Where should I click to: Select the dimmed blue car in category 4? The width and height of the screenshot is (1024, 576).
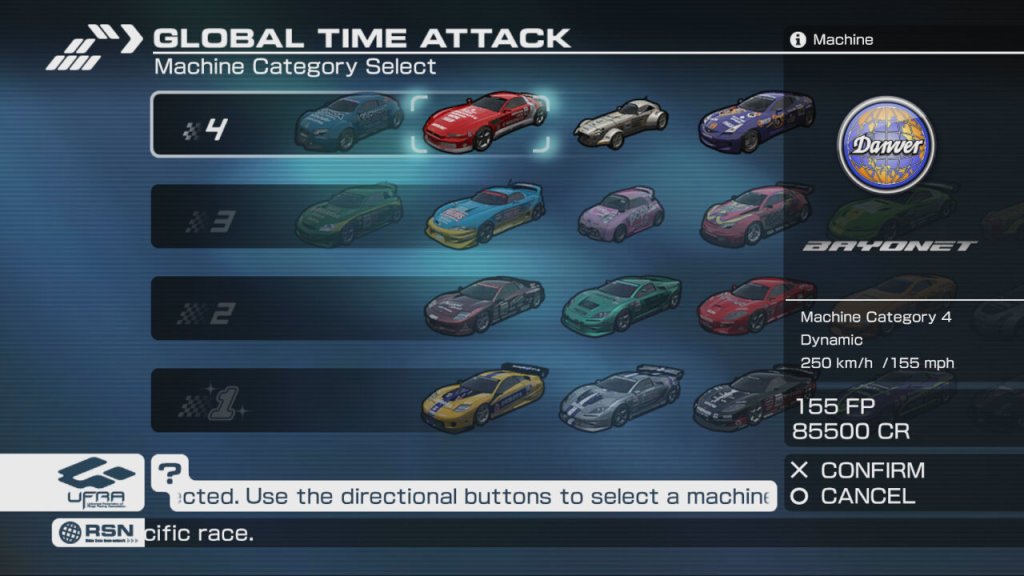coord(349,120)
